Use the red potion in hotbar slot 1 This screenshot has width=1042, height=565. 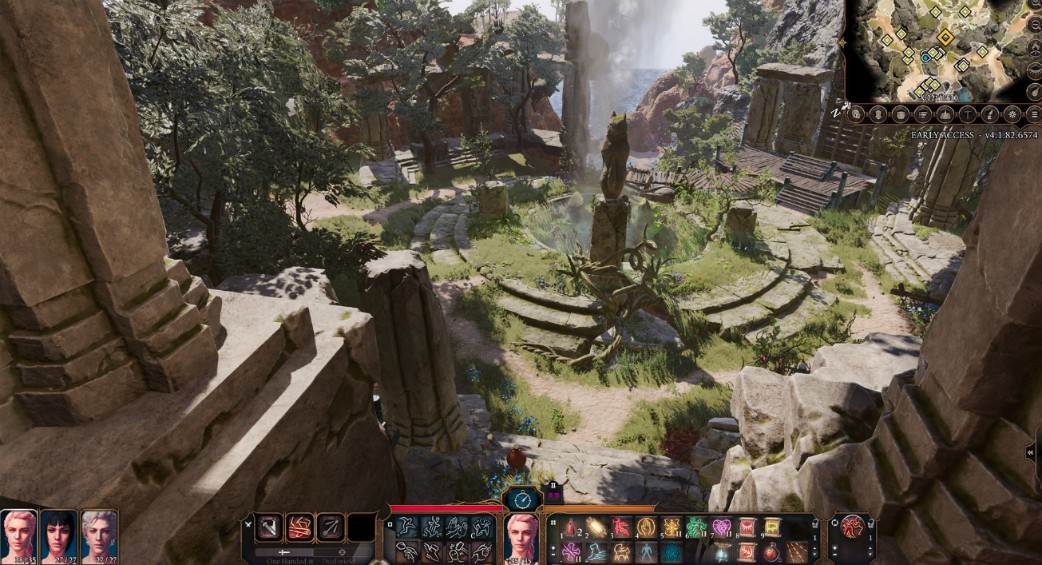tap(571, 528)
